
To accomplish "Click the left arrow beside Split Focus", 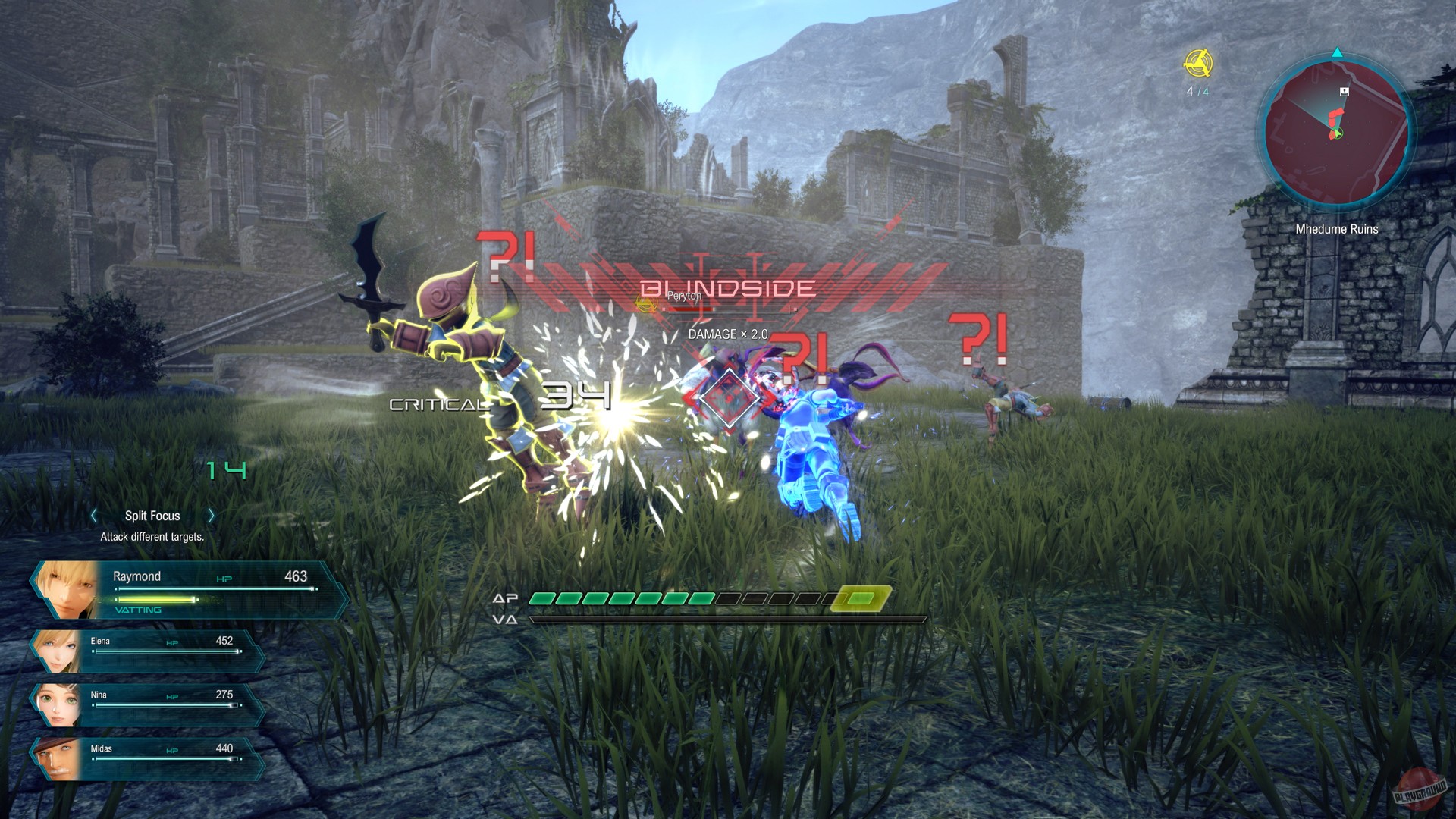I will [93, 516].
